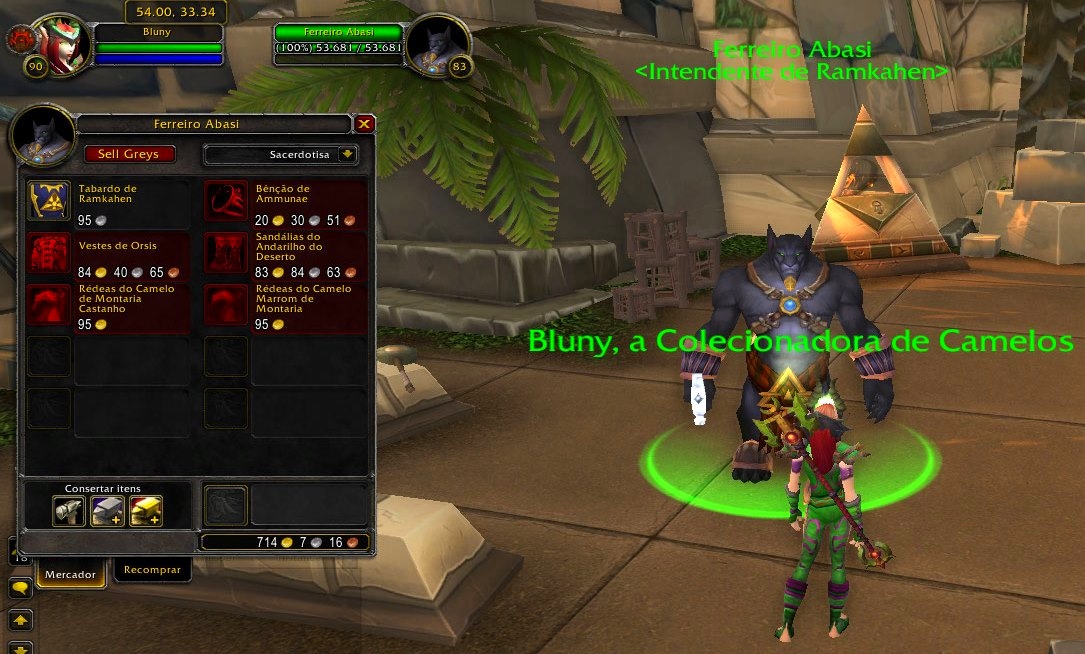Select Rédeas do Camelo de Montaria Castanho
Image resolution: width=1085 pixels, height=654 pixels.
pos(48,304)
